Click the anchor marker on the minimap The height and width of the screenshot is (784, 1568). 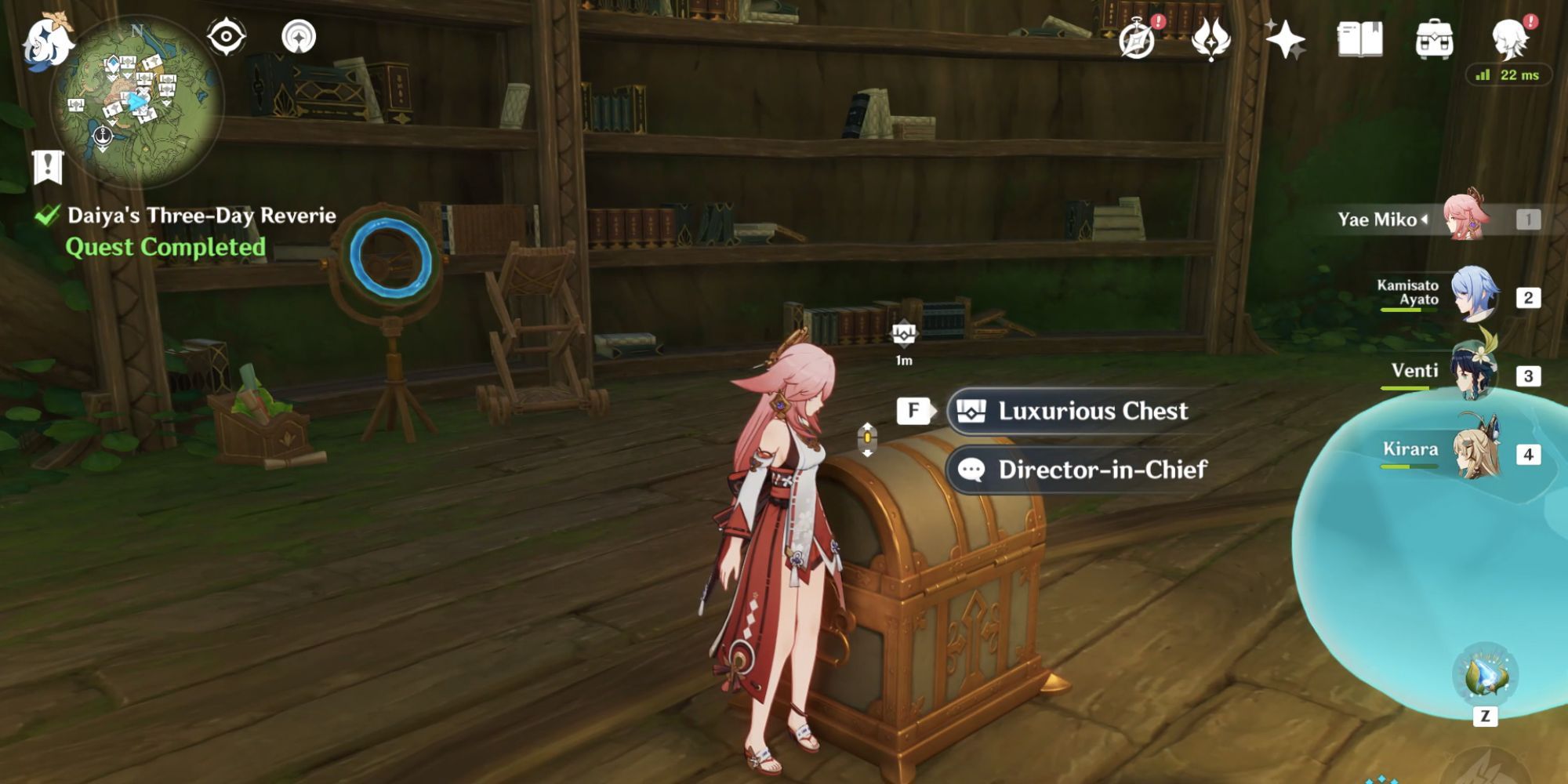tap(102, 136)
